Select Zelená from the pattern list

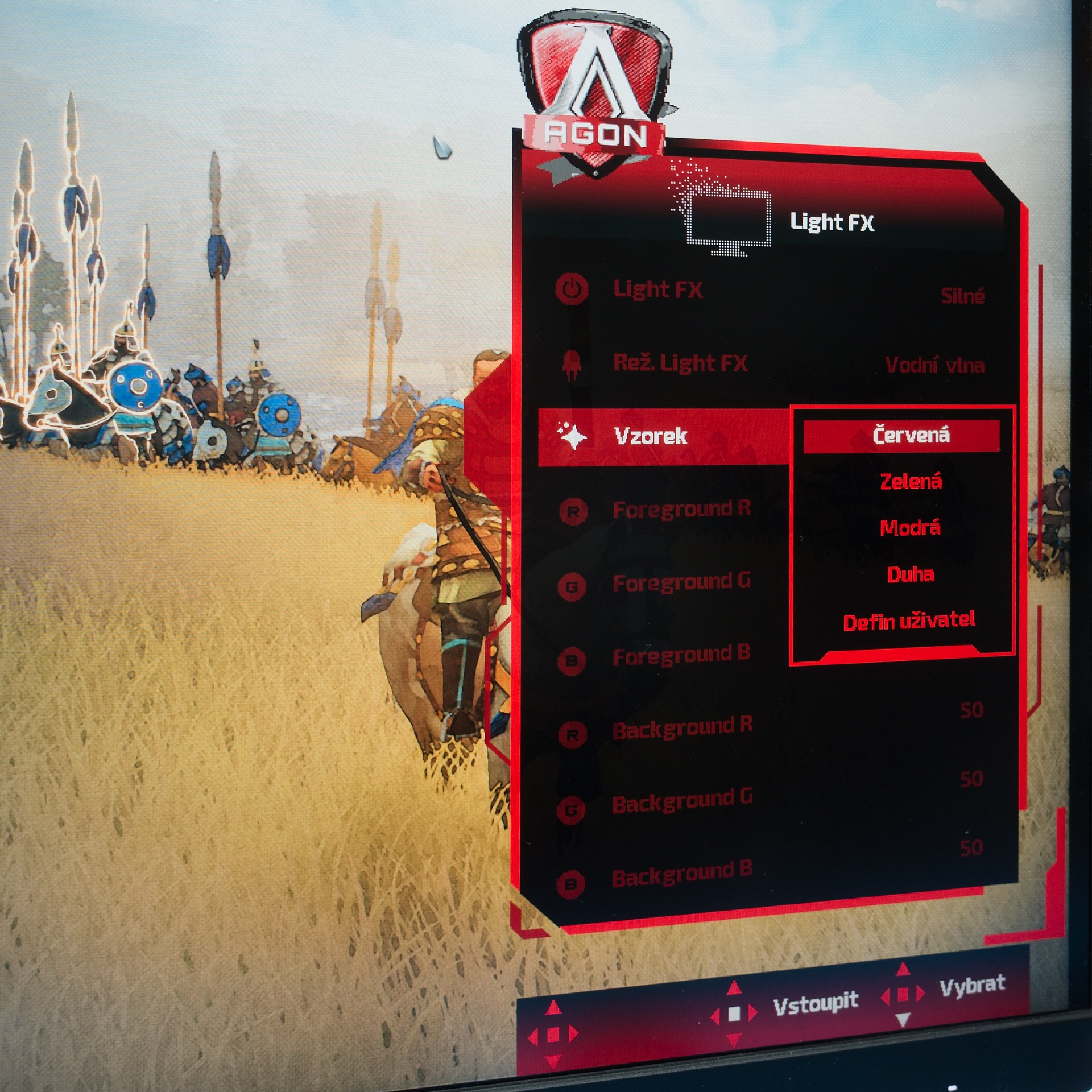click(x=911, y=482)
